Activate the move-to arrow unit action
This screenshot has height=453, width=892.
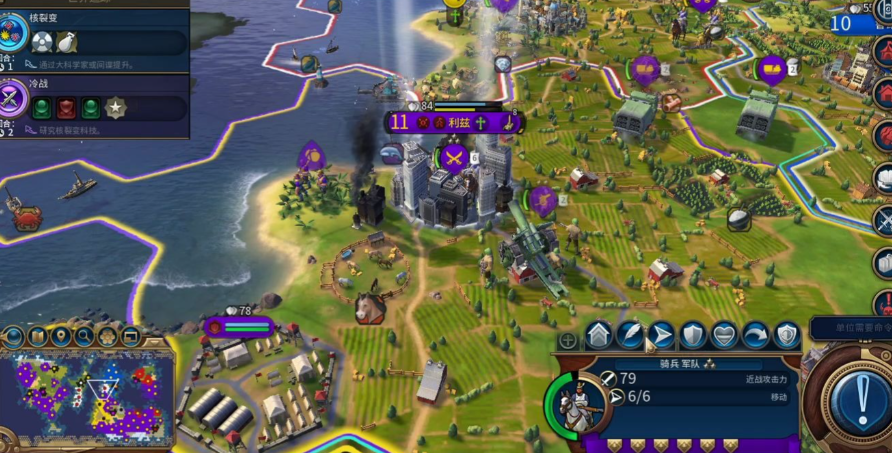click(x=661, y=335)
